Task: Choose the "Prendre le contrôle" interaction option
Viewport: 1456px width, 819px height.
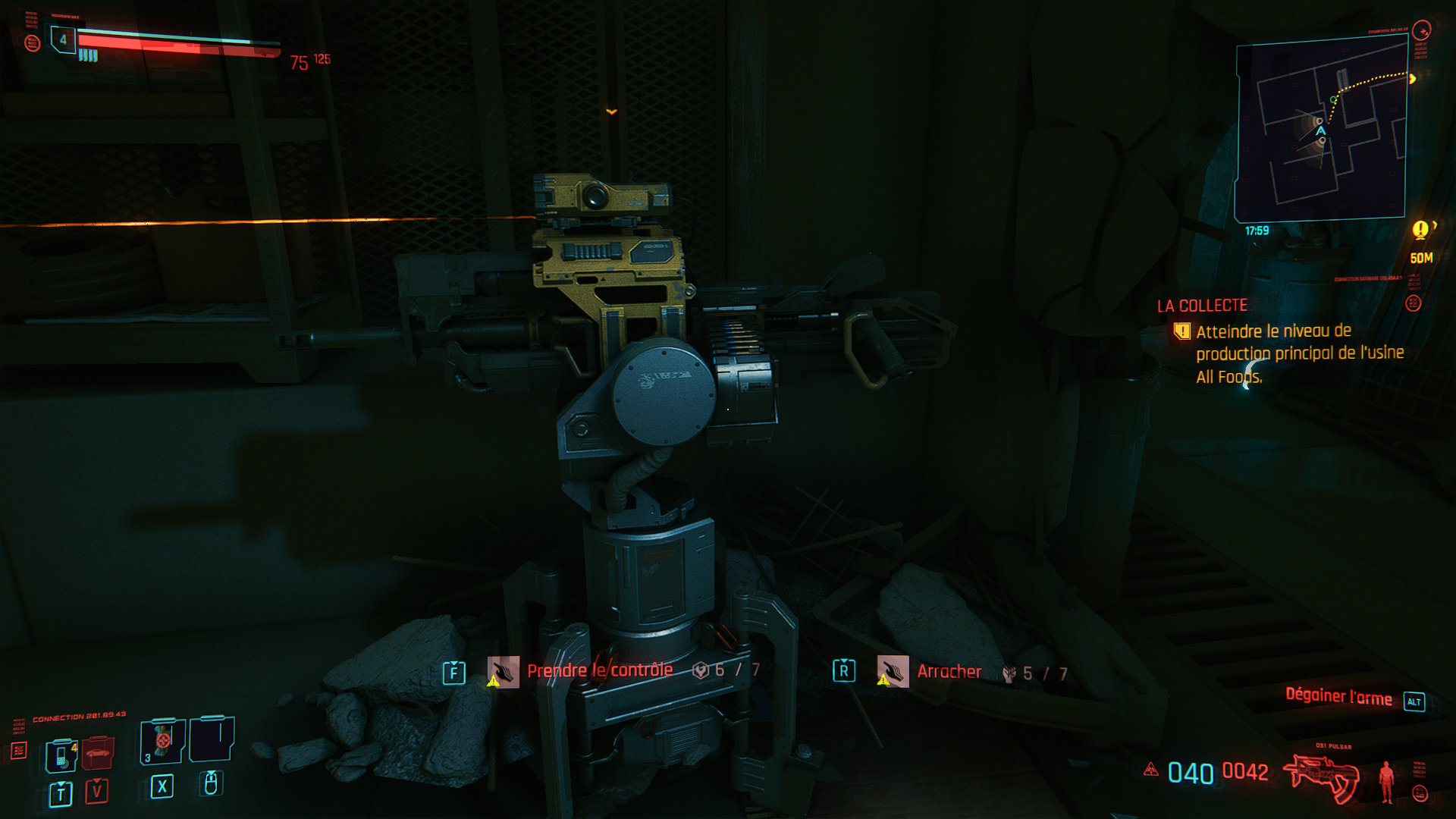Action: [x=599, y=670]
